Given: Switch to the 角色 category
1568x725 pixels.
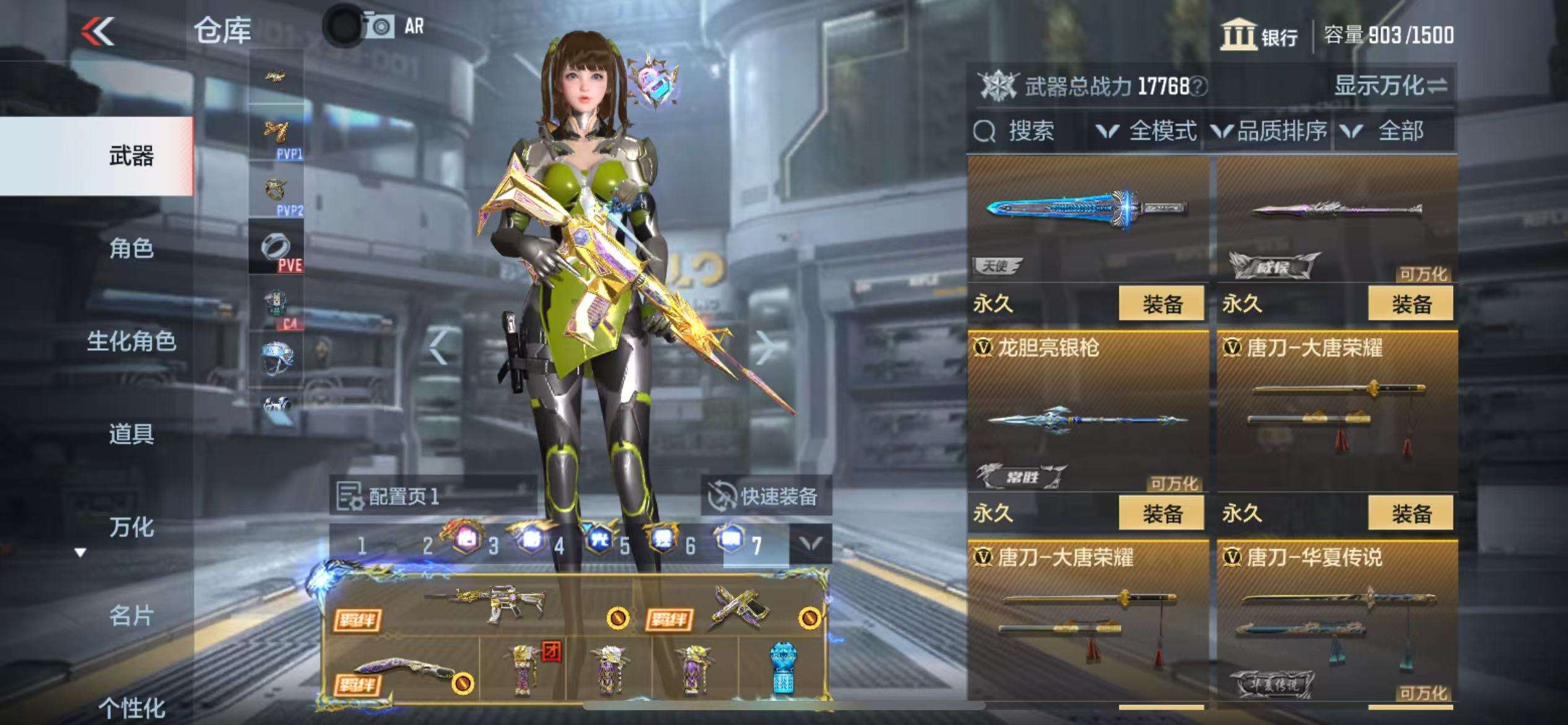Looking at the screenshot, I should [x=131, y=248].
